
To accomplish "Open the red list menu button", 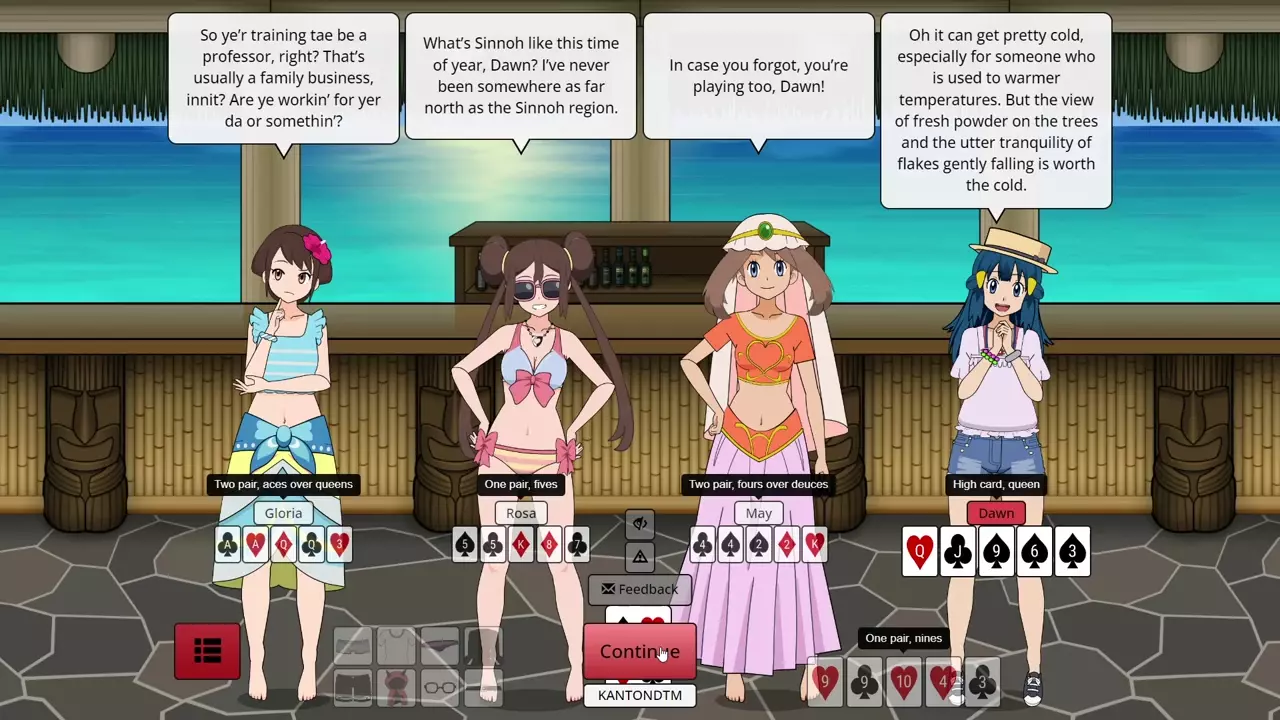I will click(207, 652).
